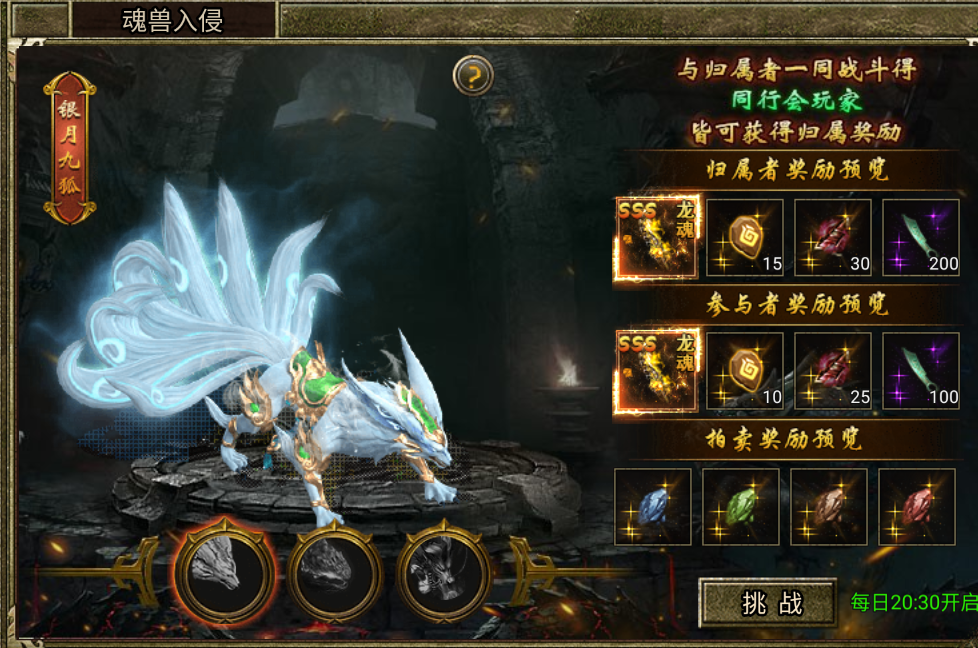Inspect the green blade reward showing 200

click(921, 237)
